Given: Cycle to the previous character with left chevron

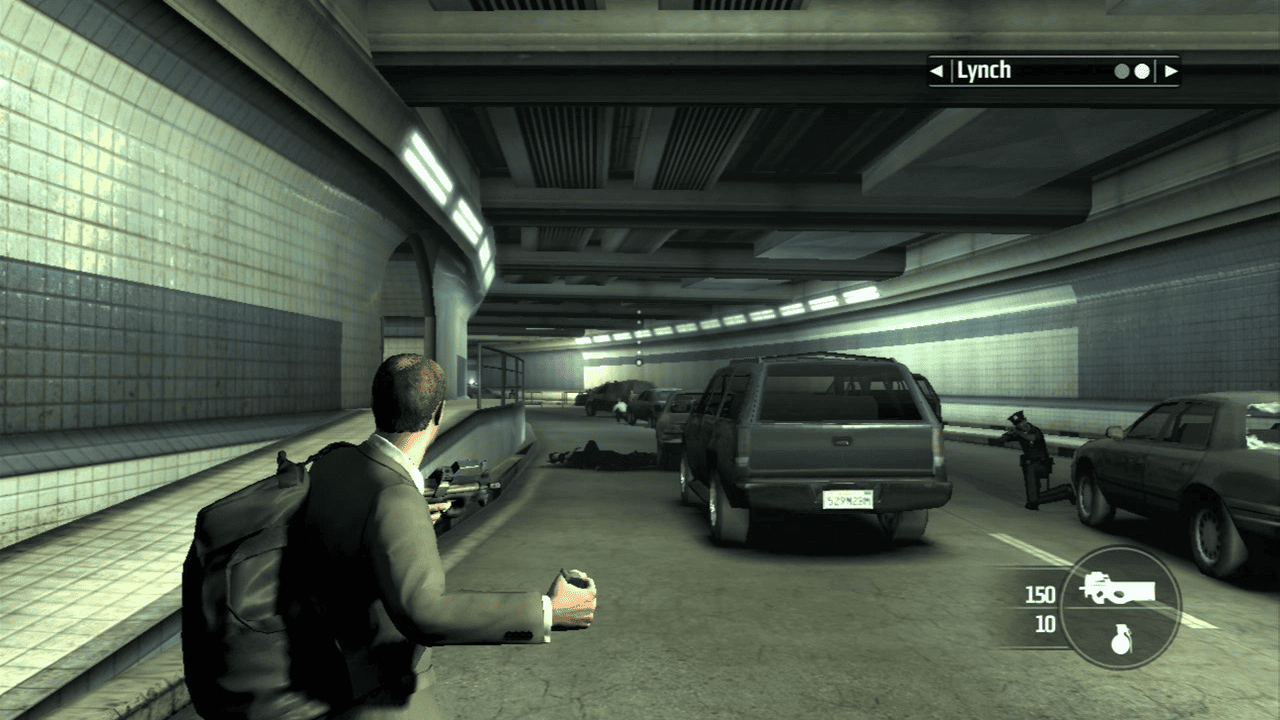Looking at the screenshot, I should point(935,70).
